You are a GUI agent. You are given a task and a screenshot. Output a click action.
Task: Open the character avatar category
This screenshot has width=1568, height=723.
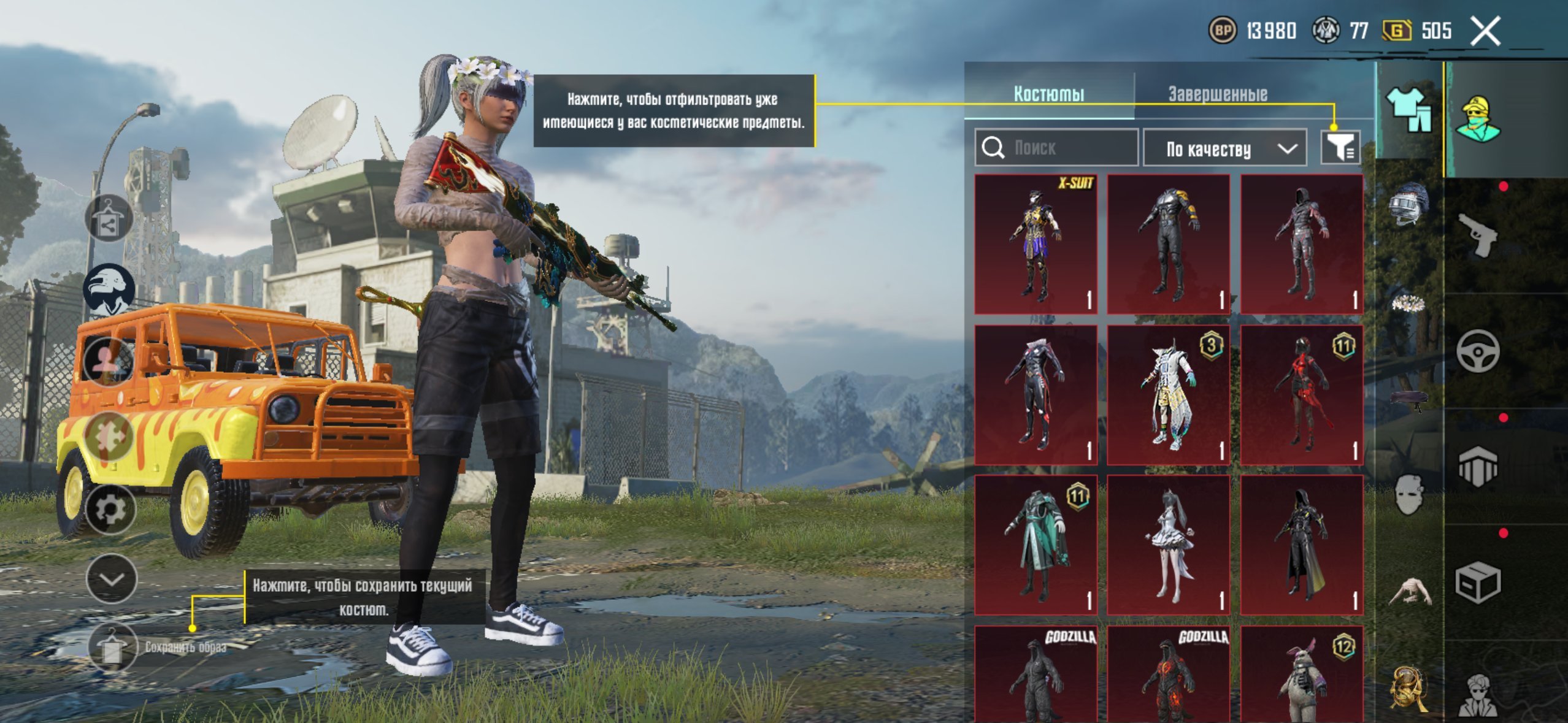coord(1478,118)
